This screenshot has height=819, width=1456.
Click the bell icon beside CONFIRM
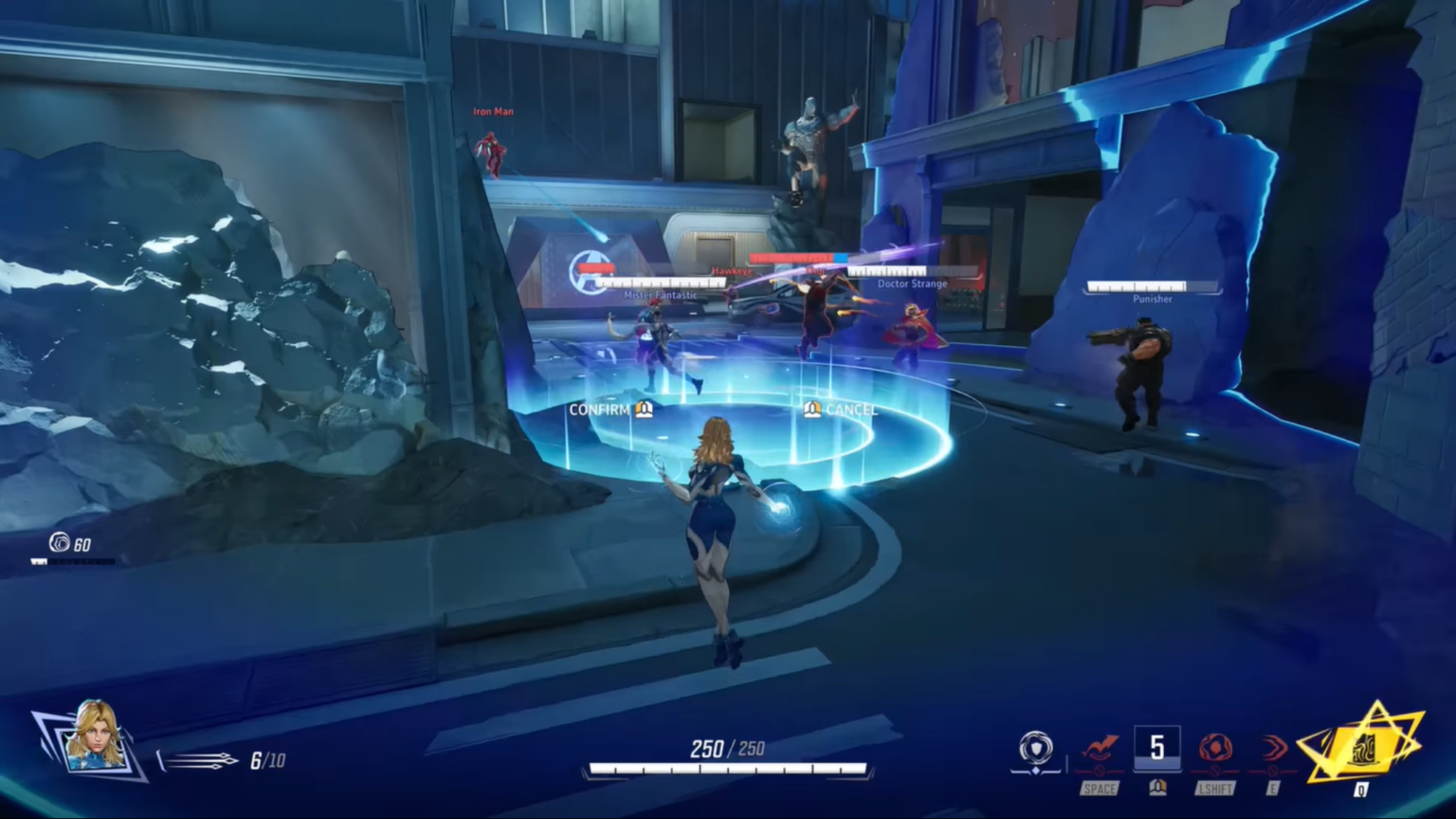pos(644,409)
